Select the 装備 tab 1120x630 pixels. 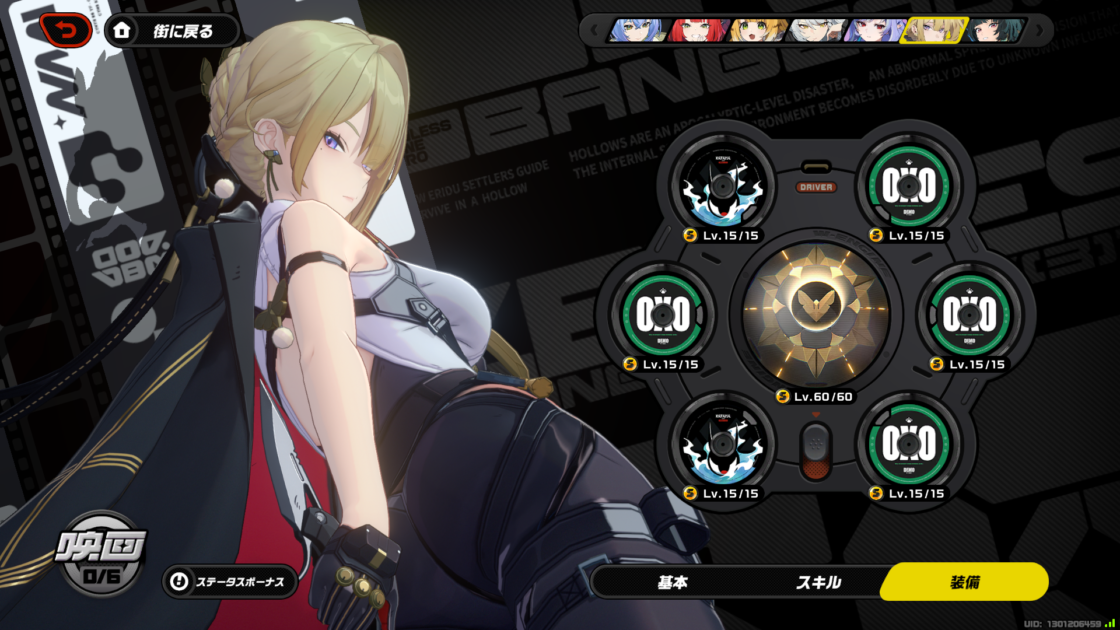[x=964, y=582]
